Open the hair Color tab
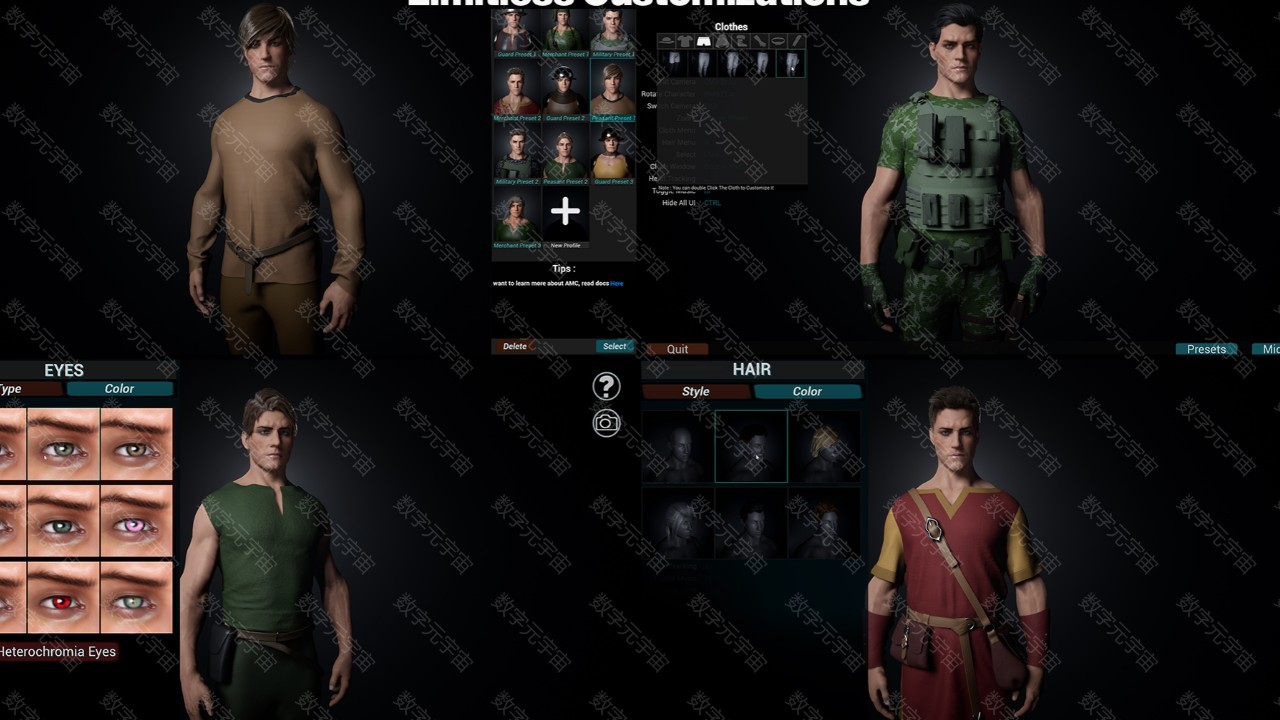The image size is (1280, 720). pos(807,391)
